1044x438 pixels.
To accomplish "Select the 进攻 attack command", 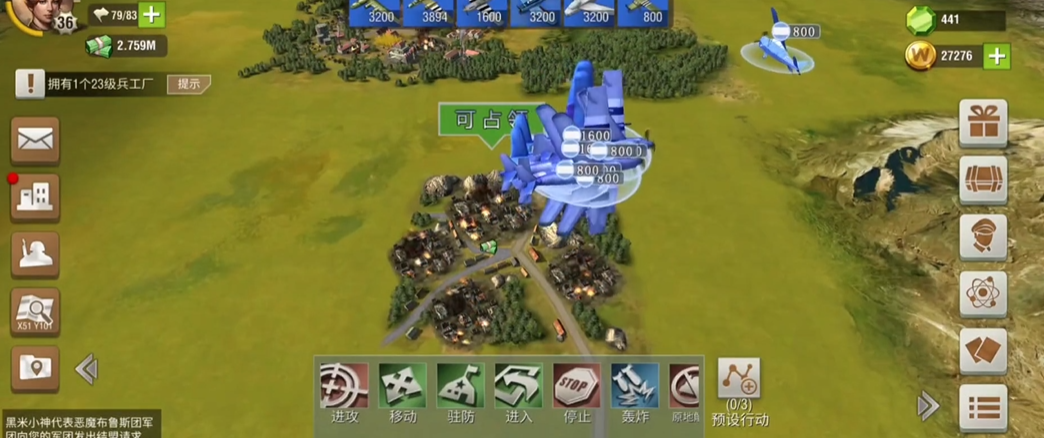I will coord(344,386).
